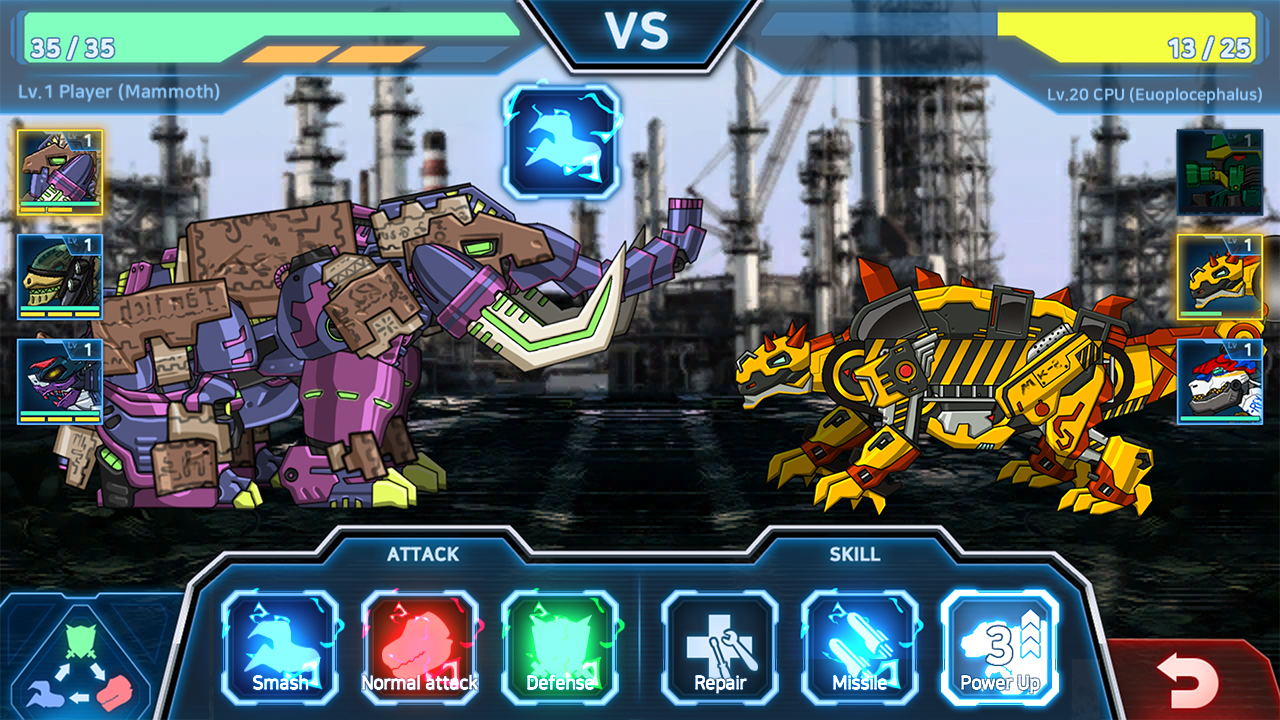Screen dimensions: 1280x720
Task: Switch to the ATTACK section header
Action: [423, 553]
